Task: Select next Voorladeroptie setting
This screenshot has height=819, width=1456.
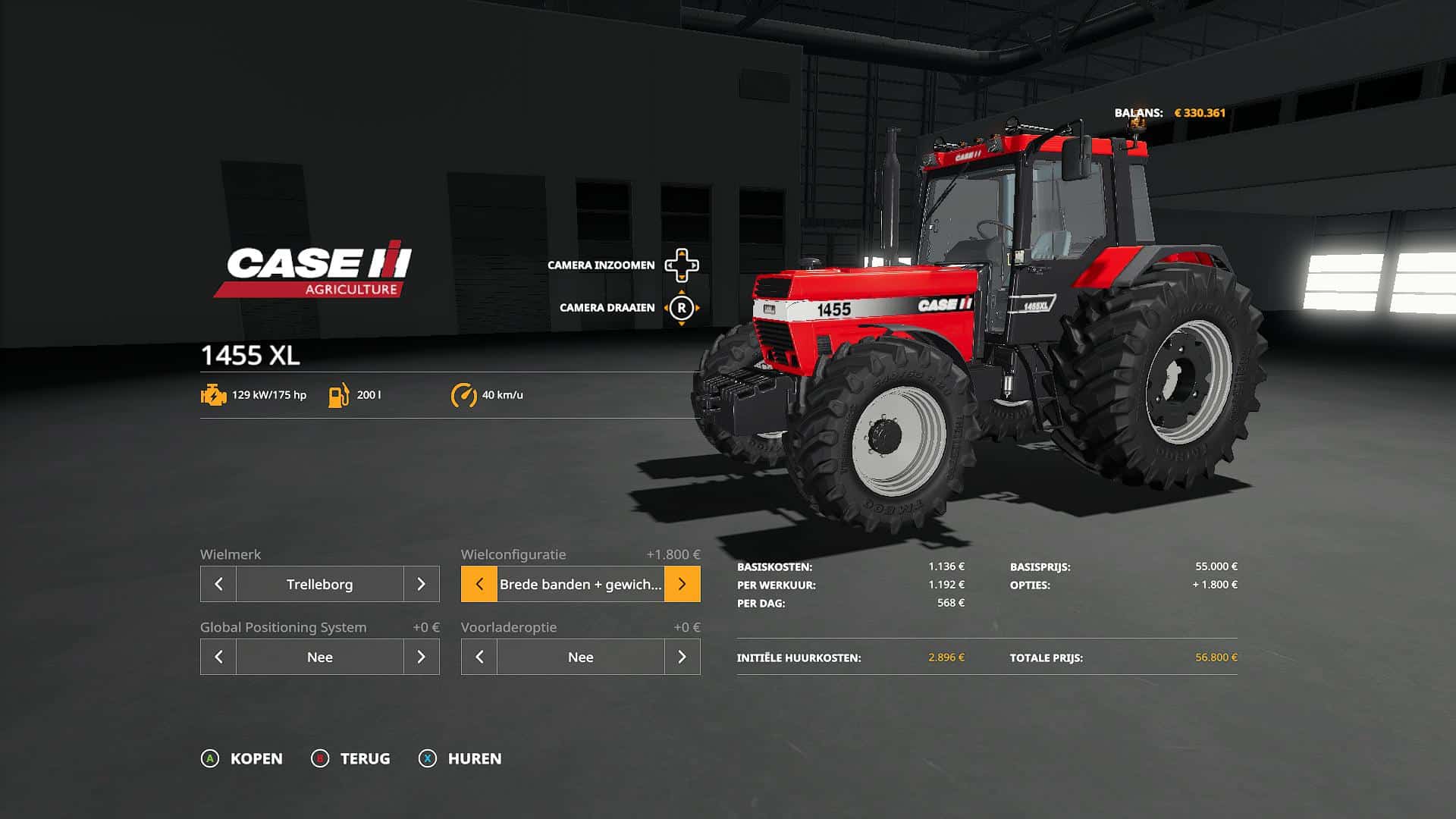Action: tap(682, 657)
